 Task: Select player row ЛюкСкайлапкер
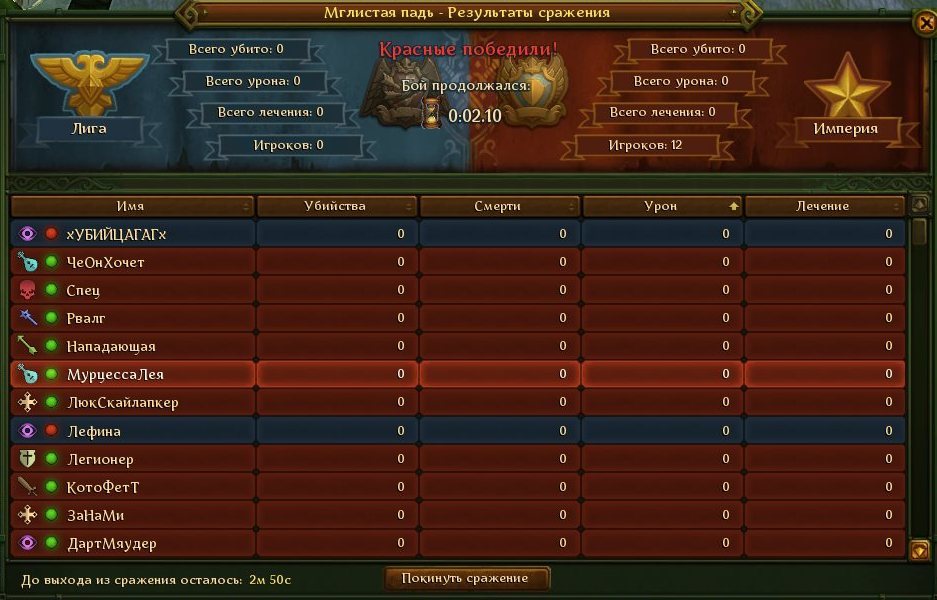coord(122,402)
